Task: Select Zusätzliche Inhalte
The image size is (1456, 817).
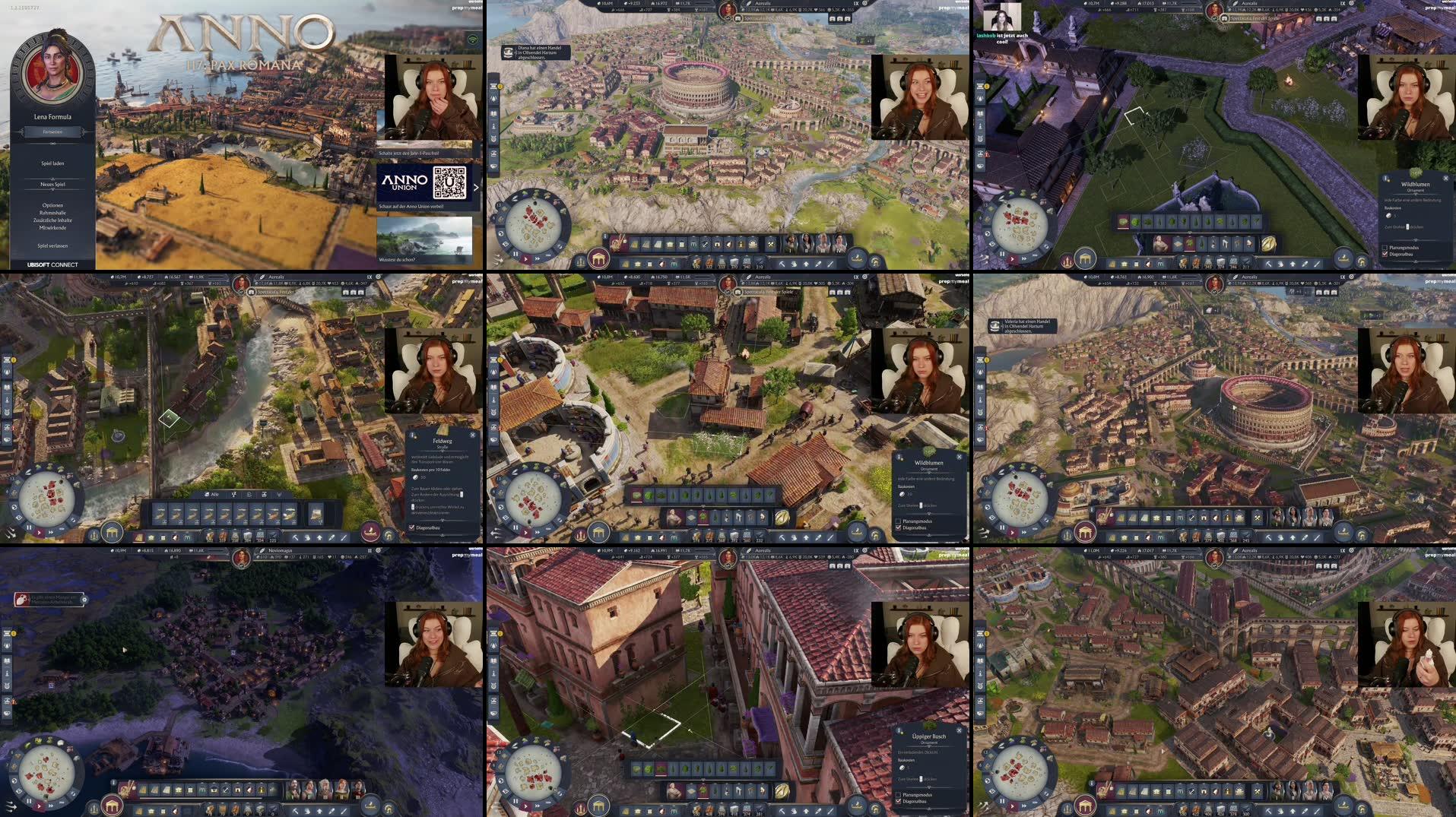Action: tap(52, 220)
